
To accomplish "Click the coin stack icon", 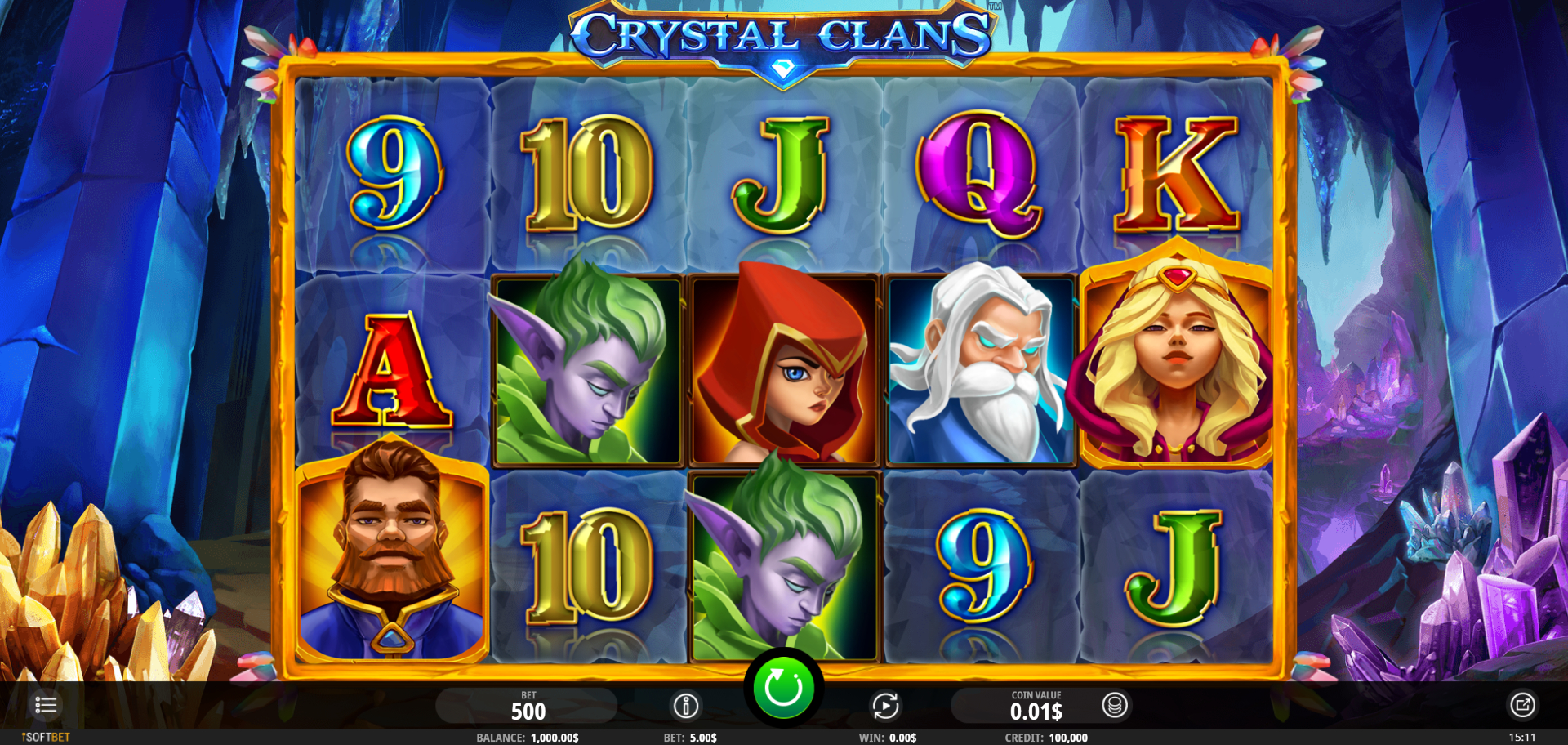I will 1115,705.
